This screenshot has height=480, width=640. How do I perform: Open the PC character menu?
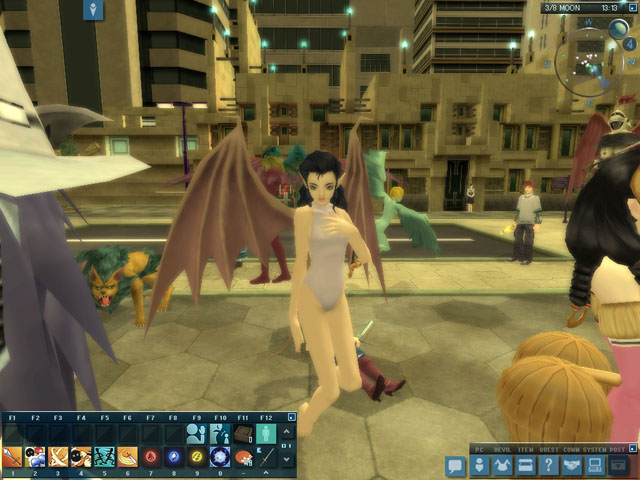tap(478, 466)
